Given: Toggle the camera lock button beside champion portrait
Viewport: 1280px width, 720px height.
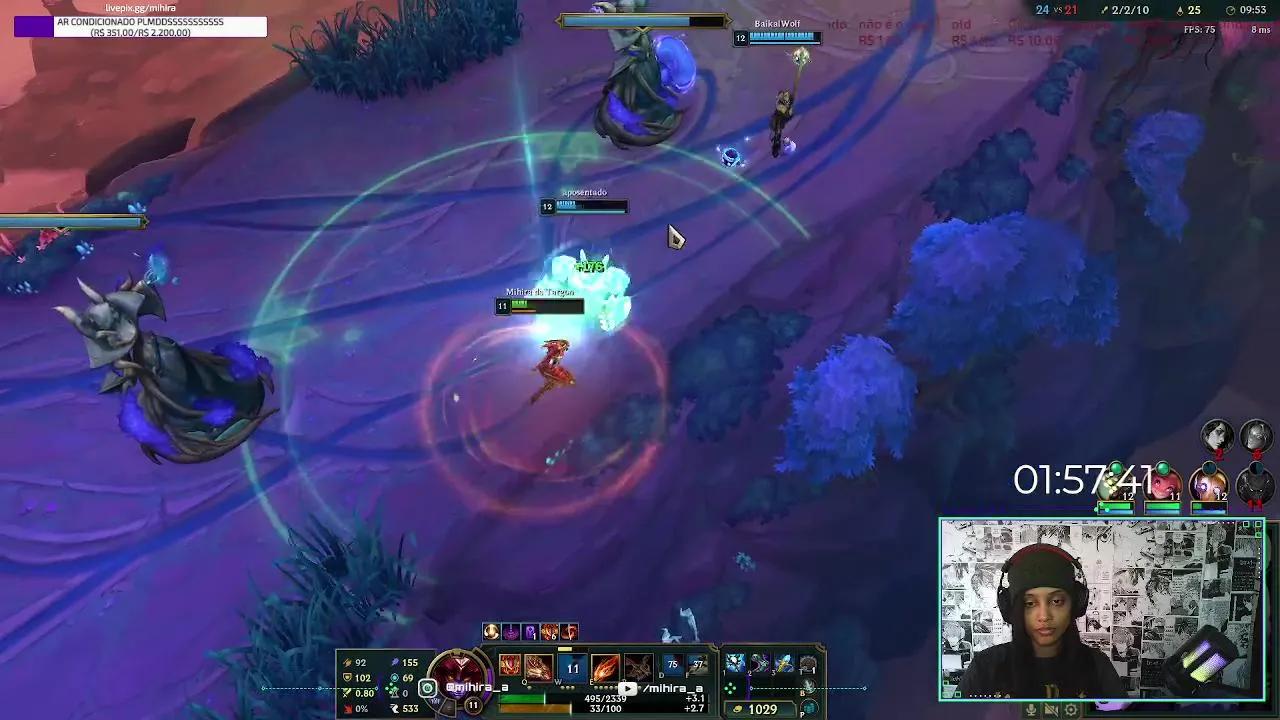Looking at the screenshot, I should click(x=427, y=689).
